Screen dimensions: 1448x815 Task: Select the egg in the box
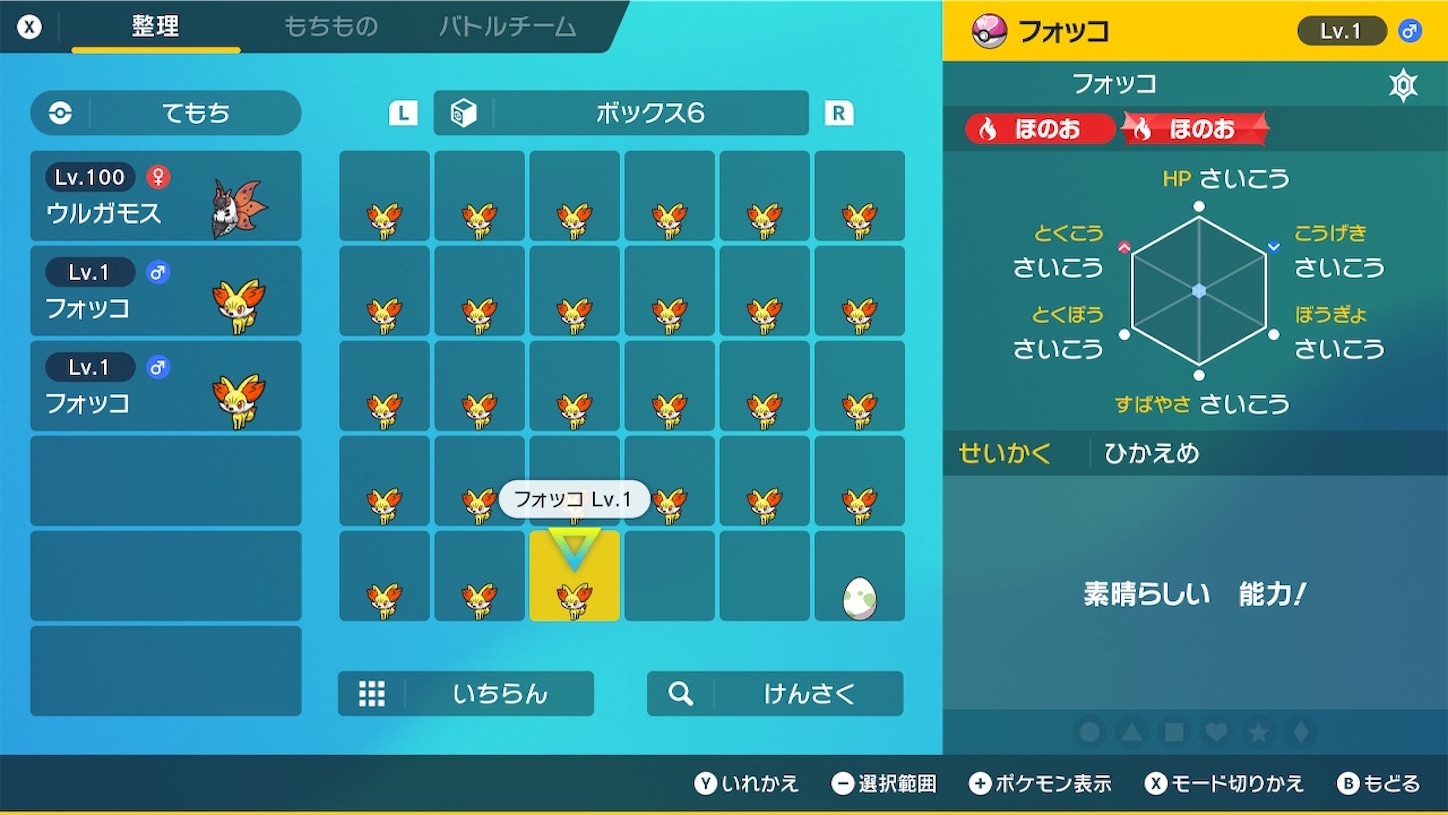tap(859, 598)
